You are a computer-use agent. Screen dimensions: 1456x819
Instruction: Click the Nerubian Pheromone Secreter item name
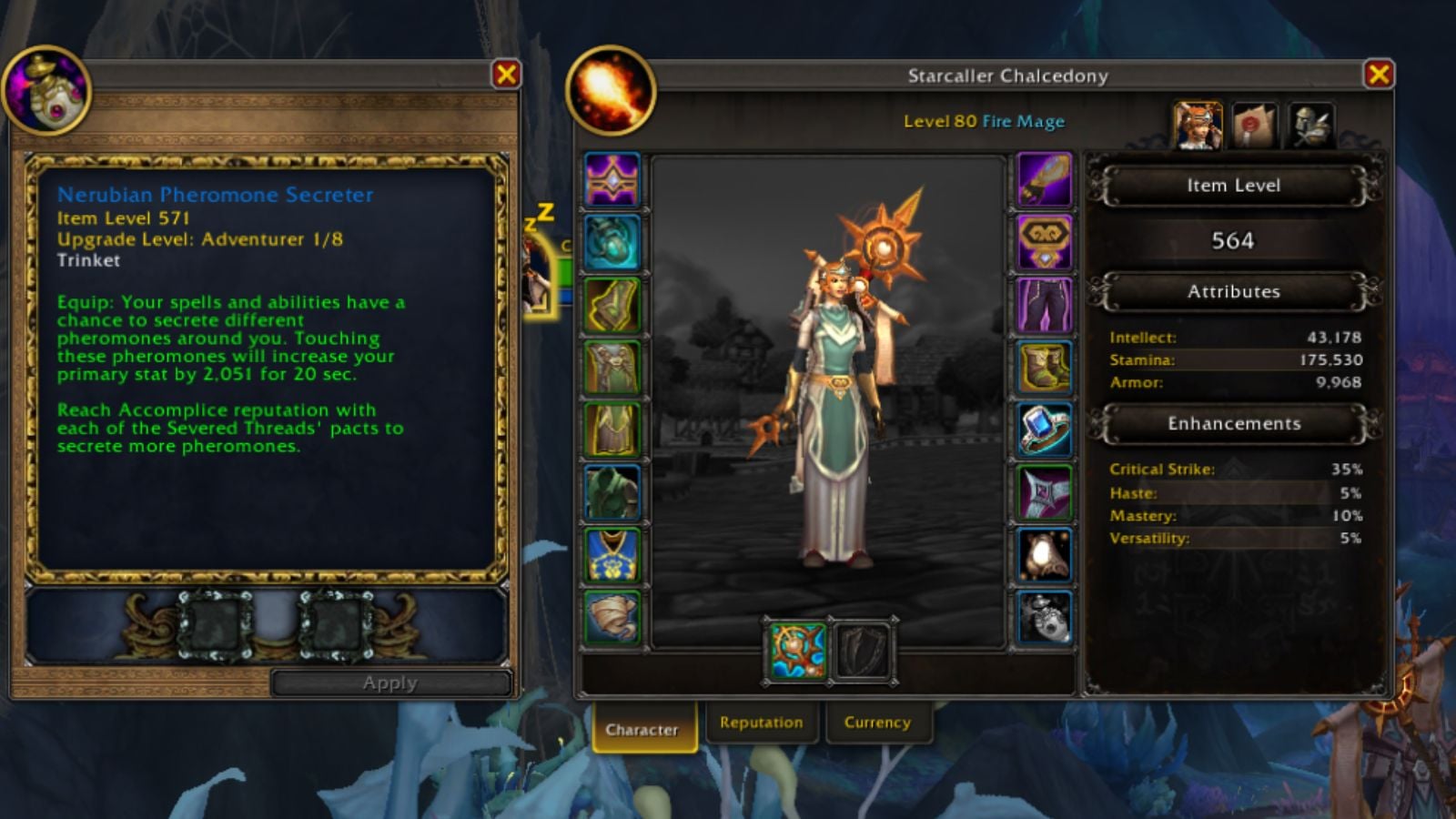coord(217,195)
